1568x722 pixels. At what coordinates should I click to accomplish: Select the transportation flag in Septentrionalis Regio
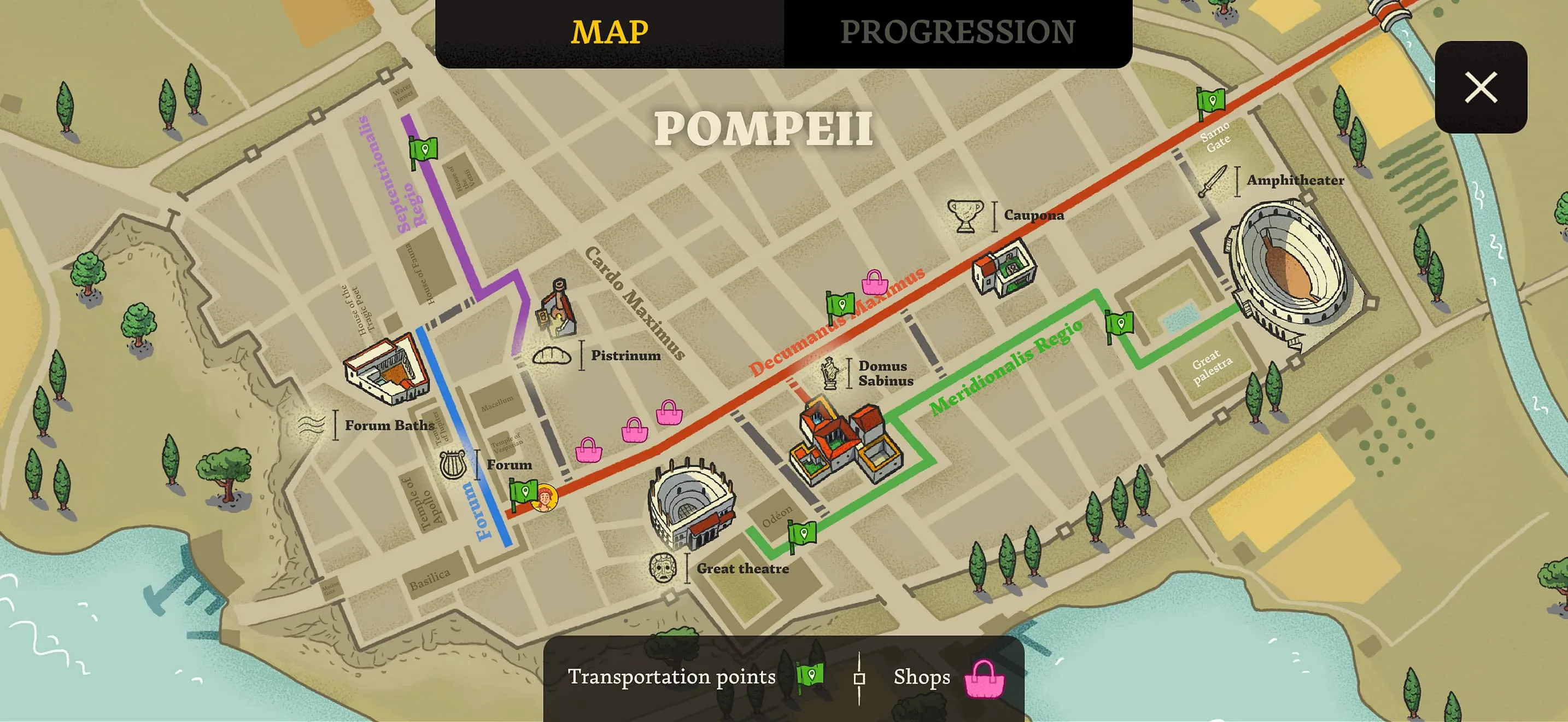pyautogui.click(x=424, y=149)
